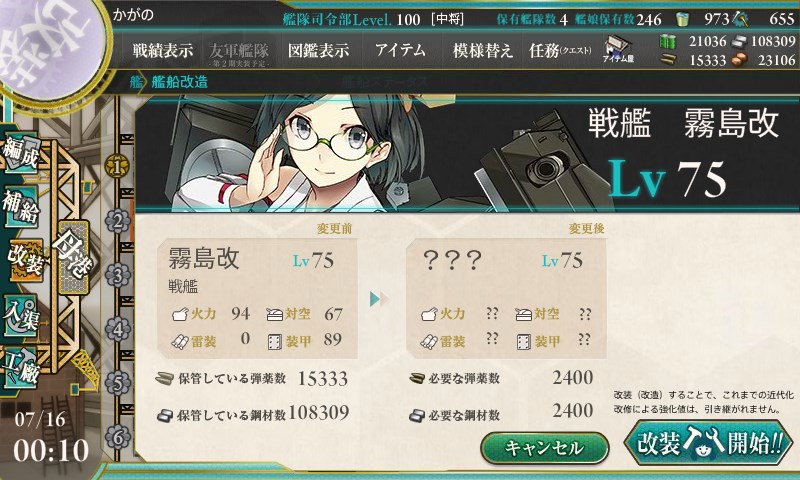Select fleet slot number 5

point(118,383)
